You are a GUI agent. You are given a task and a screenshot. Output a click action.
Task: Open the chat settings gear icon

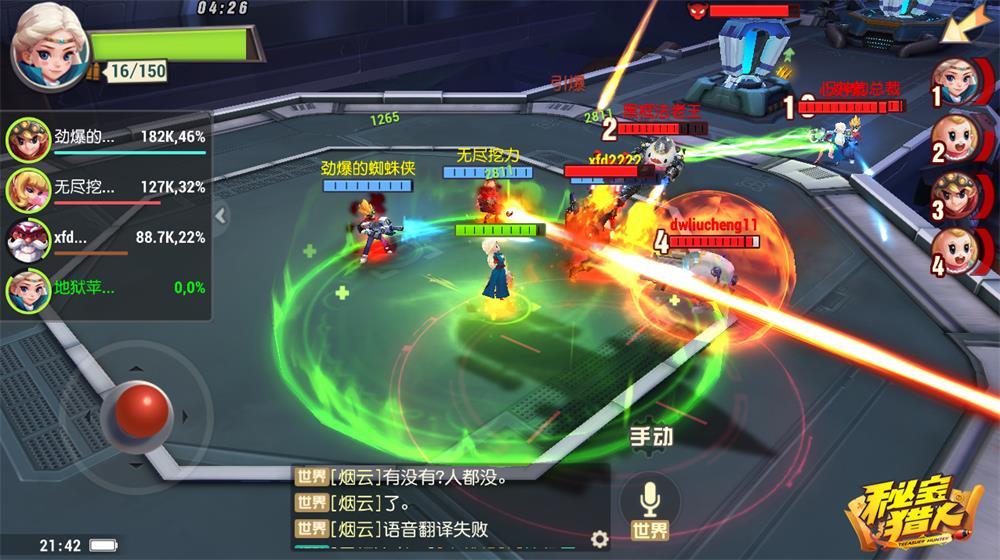pos(599,539)
